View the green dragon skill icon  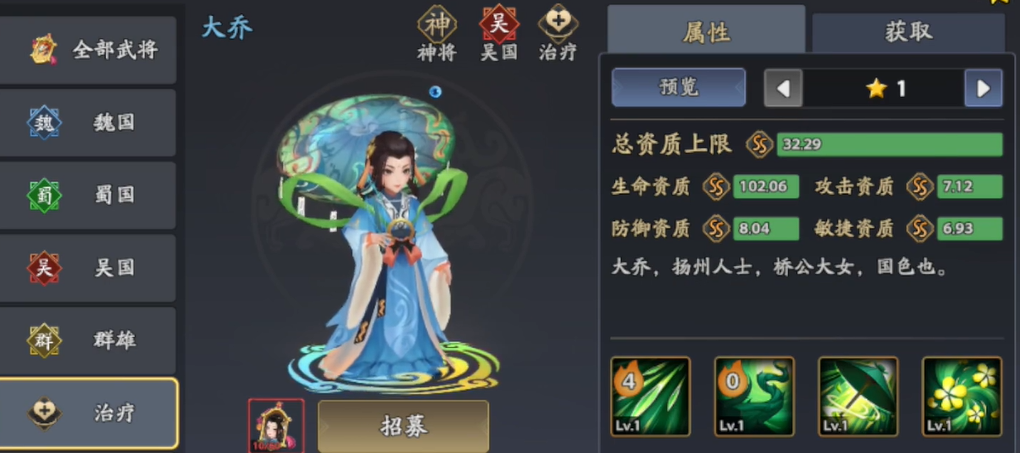pyautogui.click(x=754, y=396)
